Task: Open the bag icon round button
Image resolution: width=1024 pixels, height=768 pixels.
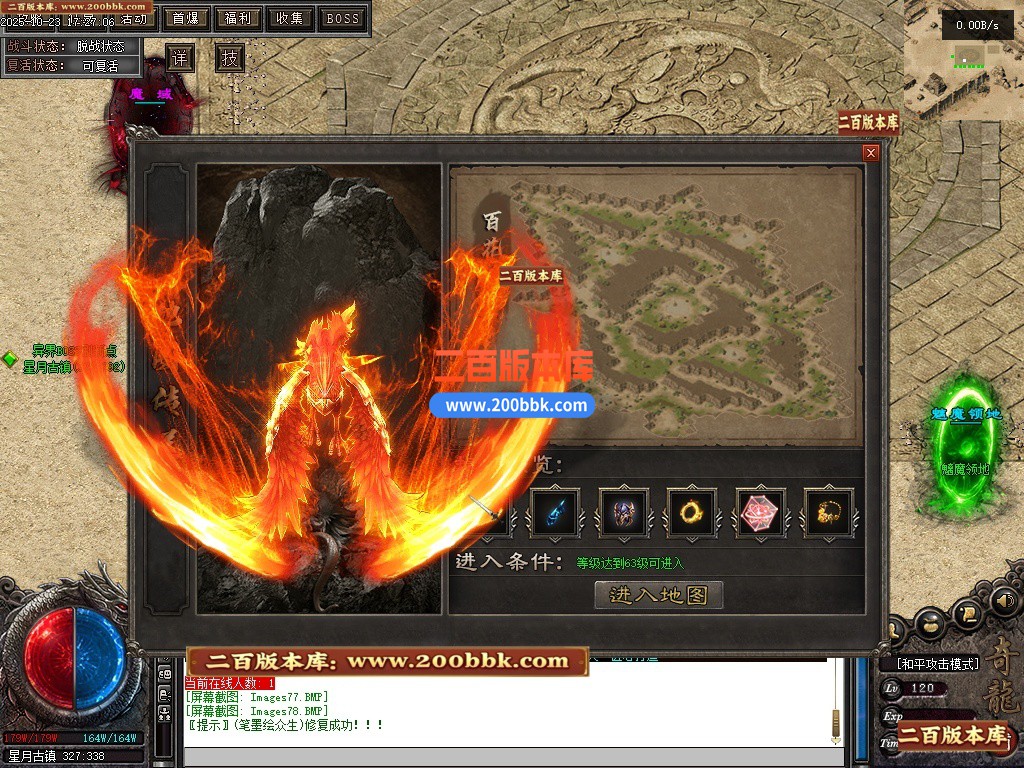Action: pos(929,624)
